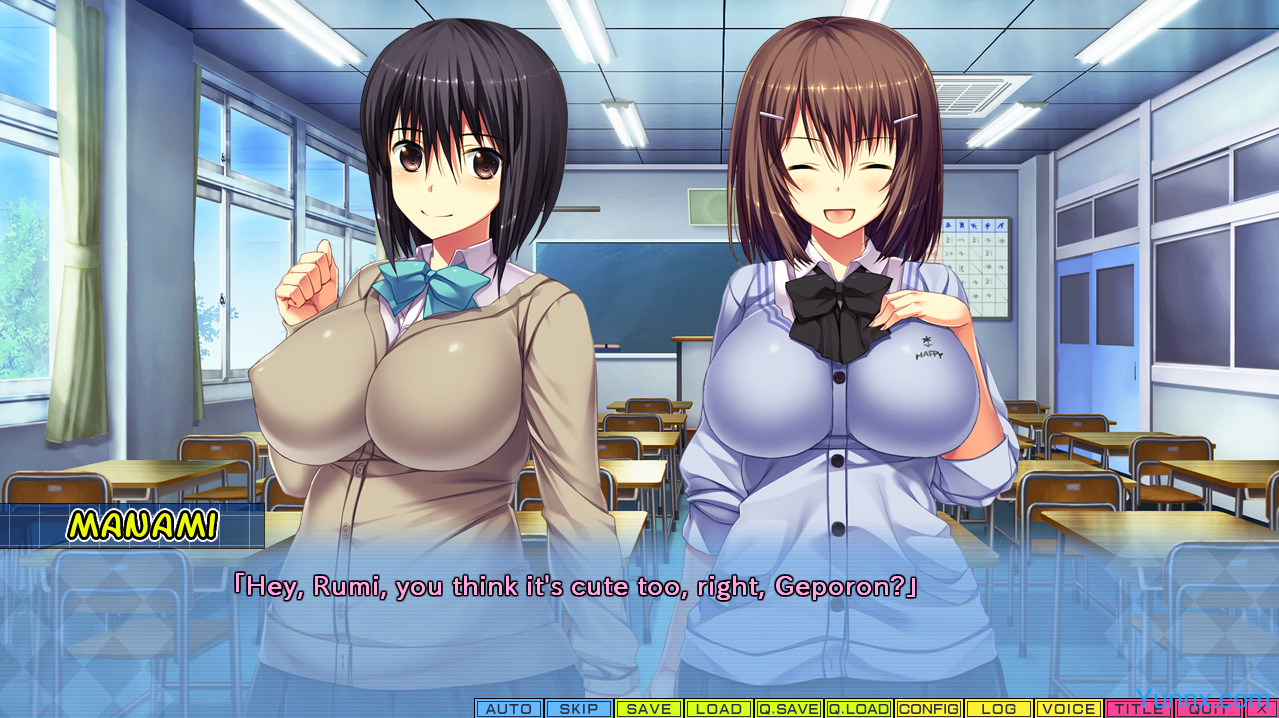Show the dialogue LOG
Image resolution: width=1279 pixels, height=718 pixels.
tap(999, 709)
